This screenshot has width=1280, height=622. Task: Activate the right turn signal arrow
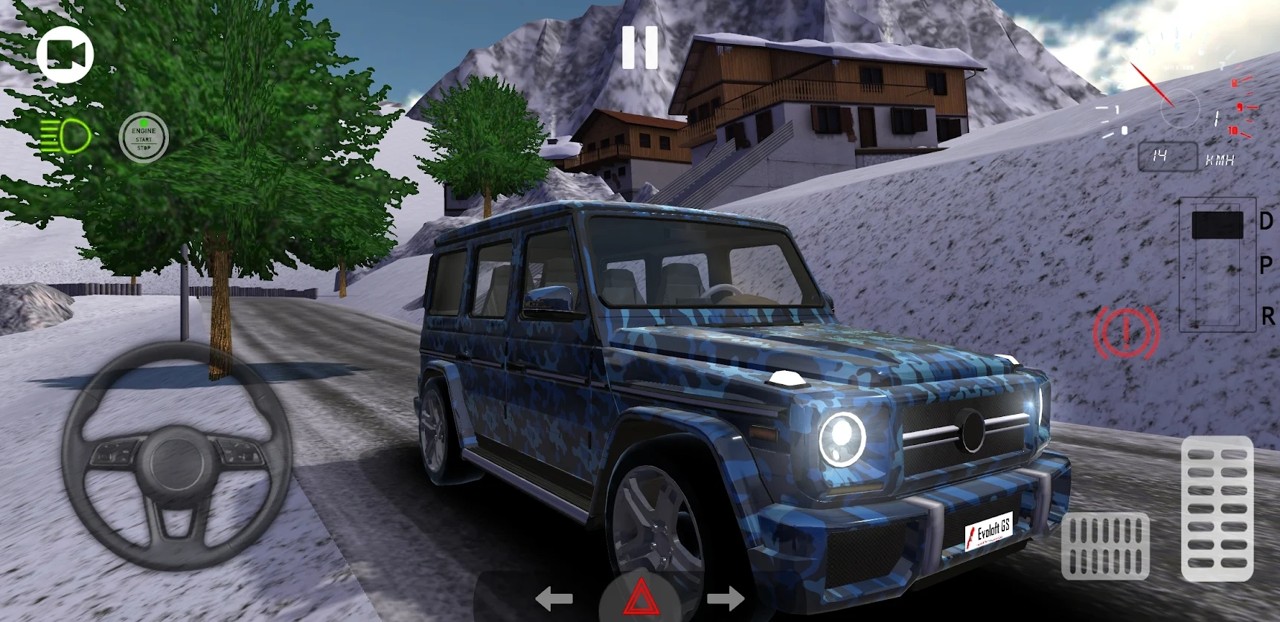pyautogui.click(x=725, y=599)
